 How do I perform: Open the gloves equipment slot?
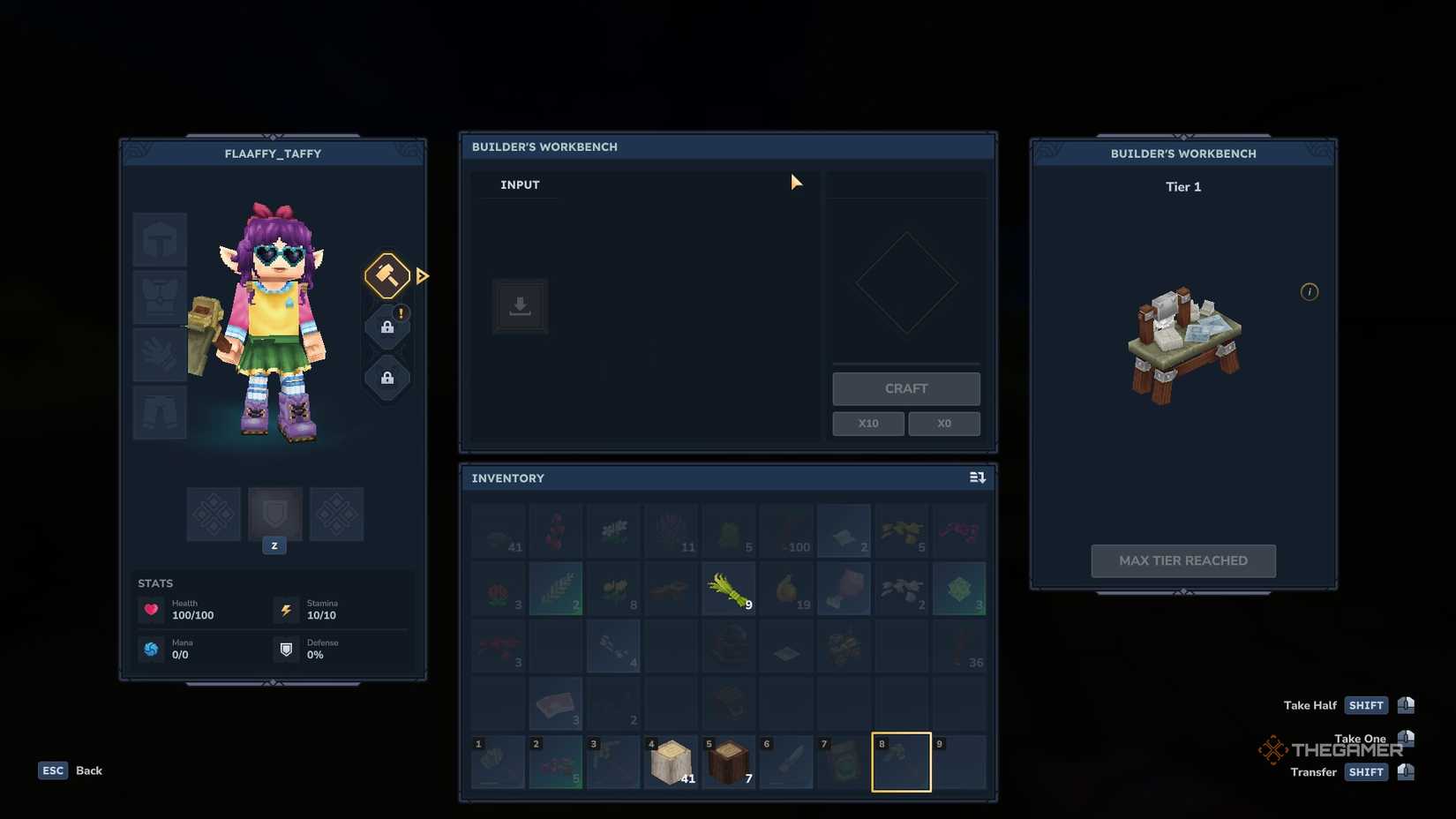tap(159, 355)
